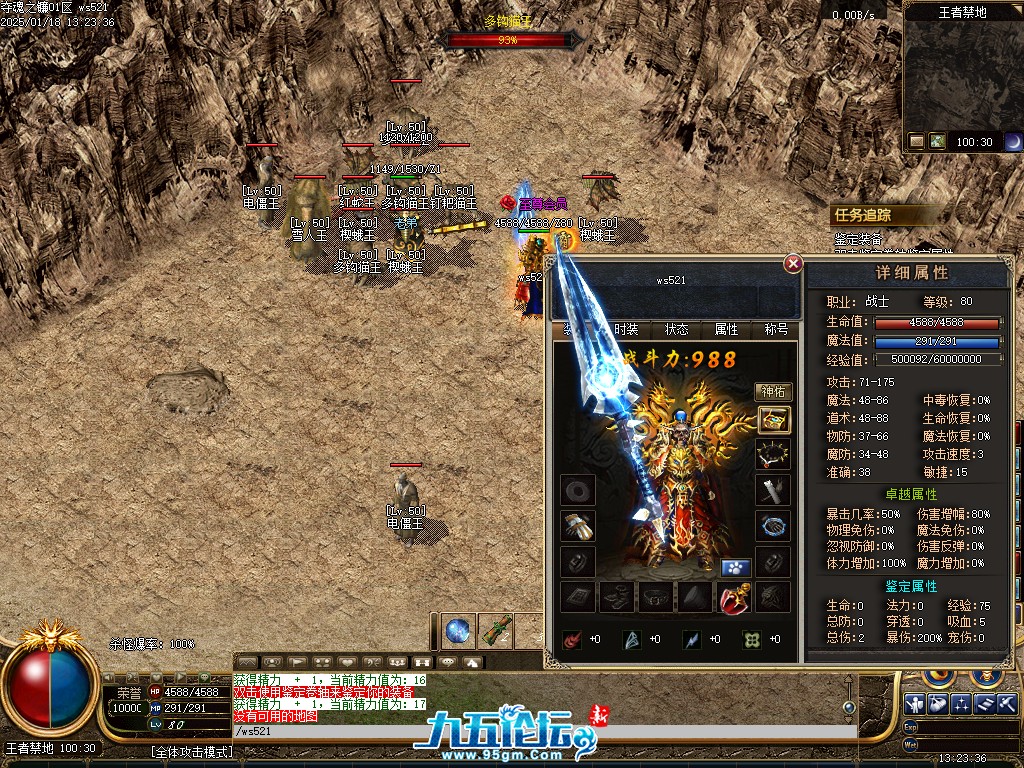1024x768 pixels.
Task: Select the spiked necklace equipment slot
Action: coord(774,455)
